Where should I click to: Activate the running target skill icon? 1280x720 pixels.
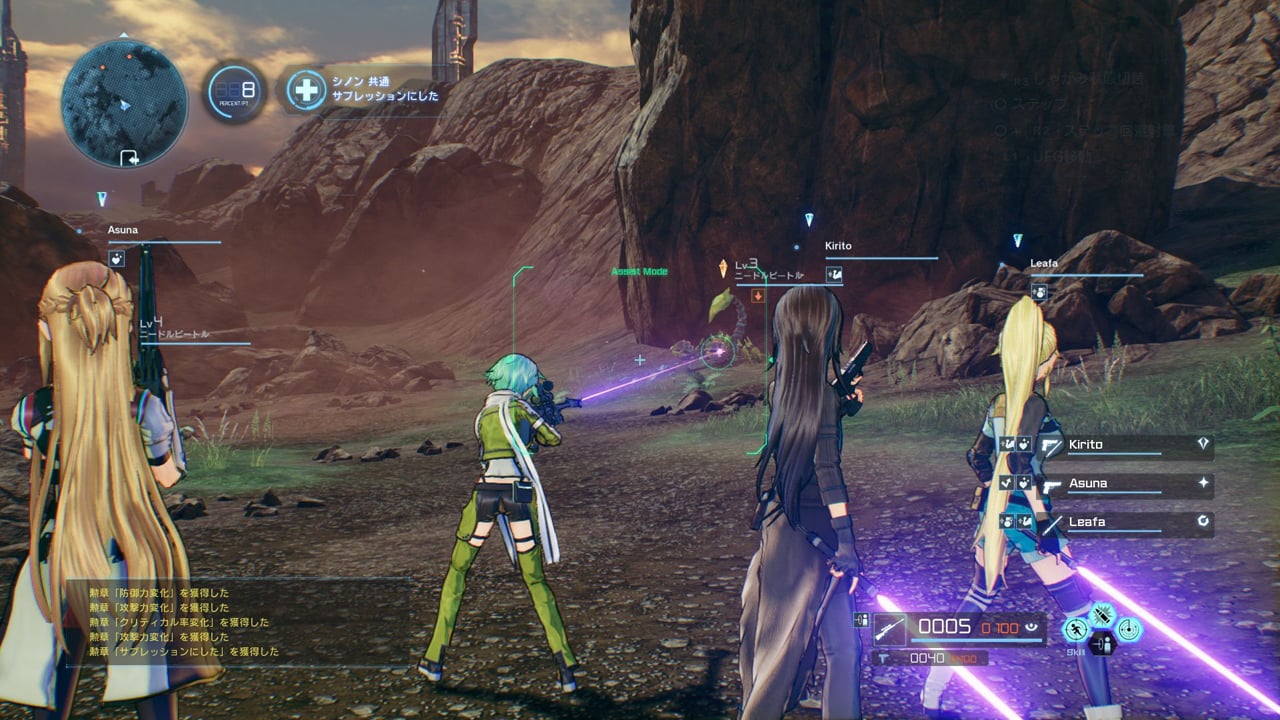pyautogui.click(x=1076, y=629)
